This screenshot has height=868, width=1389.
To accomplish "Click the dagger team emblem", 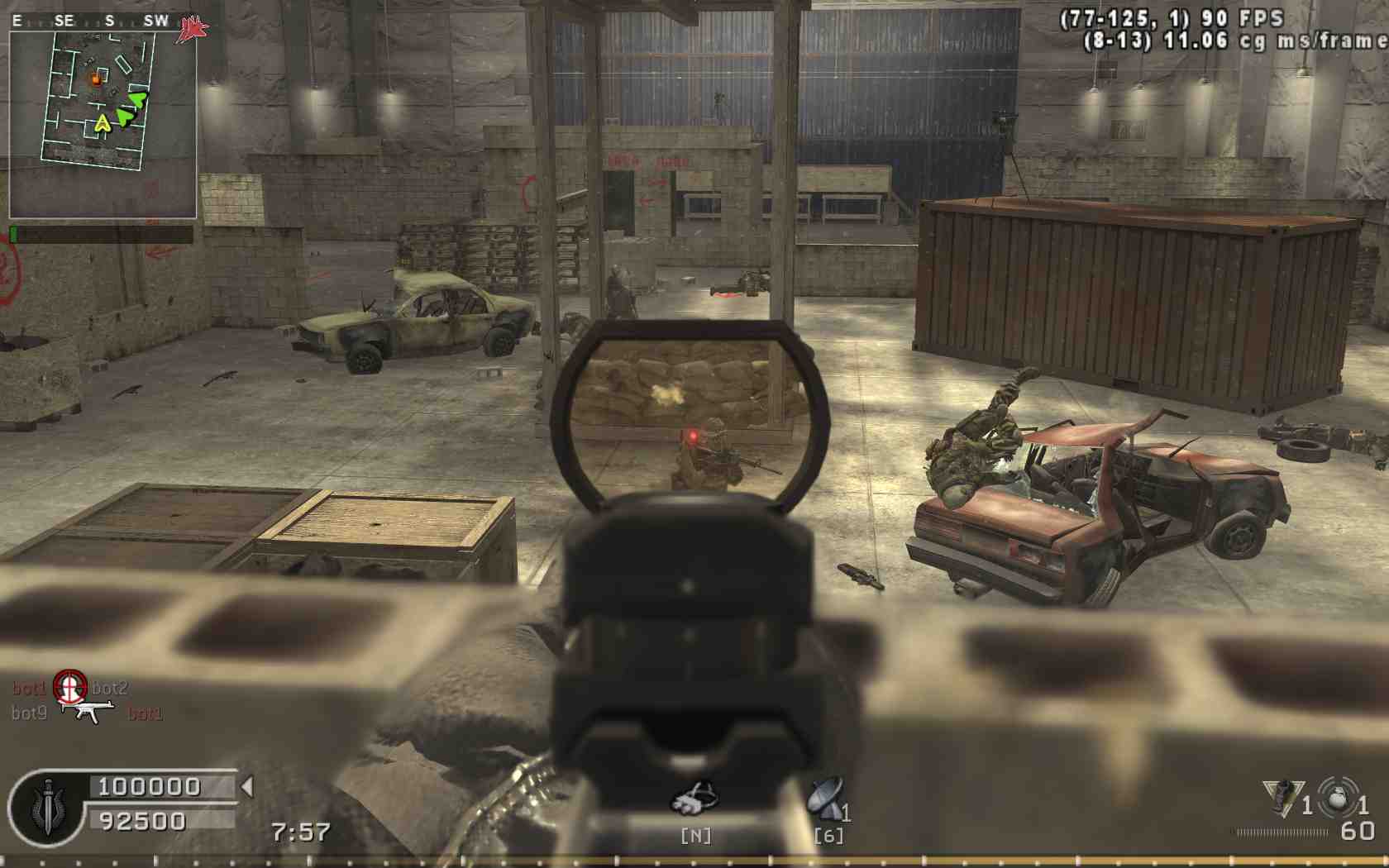I will tap(47, 808).
